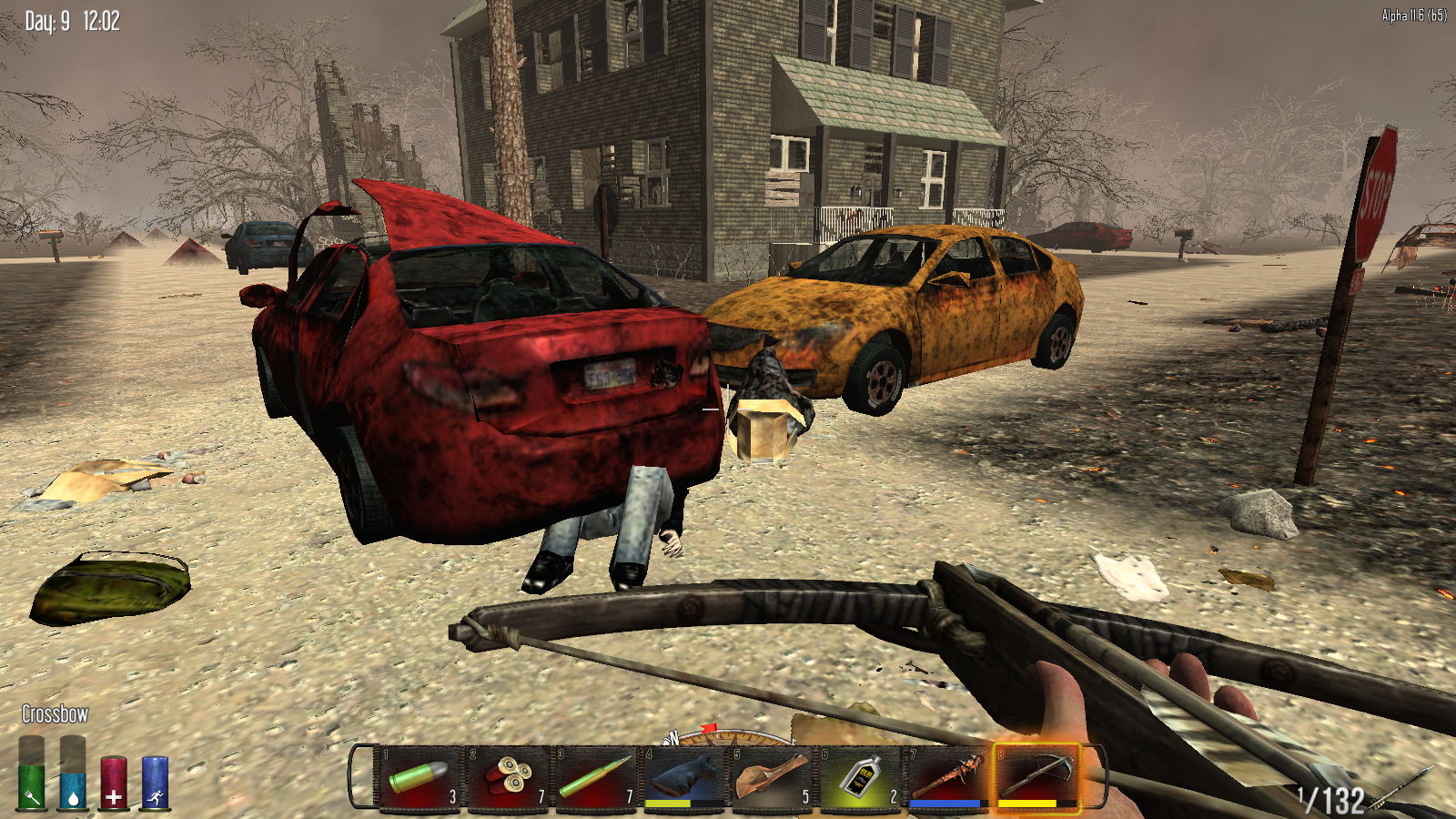Select the dark gun grip part slot
Viewport: 1456px width, 819px height.
682,778
